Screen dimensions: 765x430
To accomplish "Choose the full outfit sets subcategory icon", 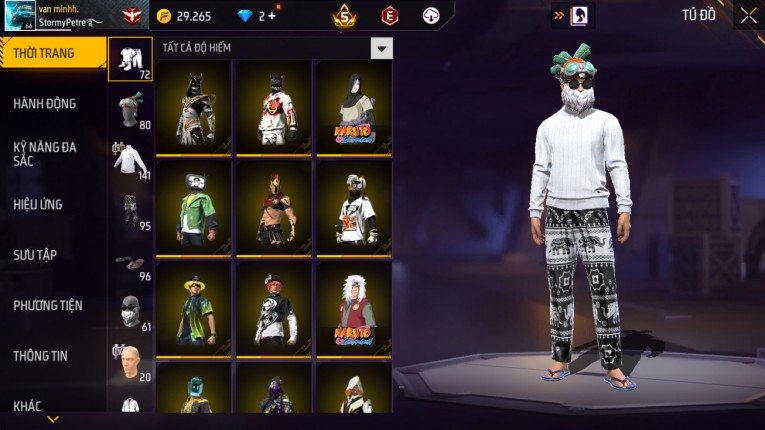I will tap(130, 59).
